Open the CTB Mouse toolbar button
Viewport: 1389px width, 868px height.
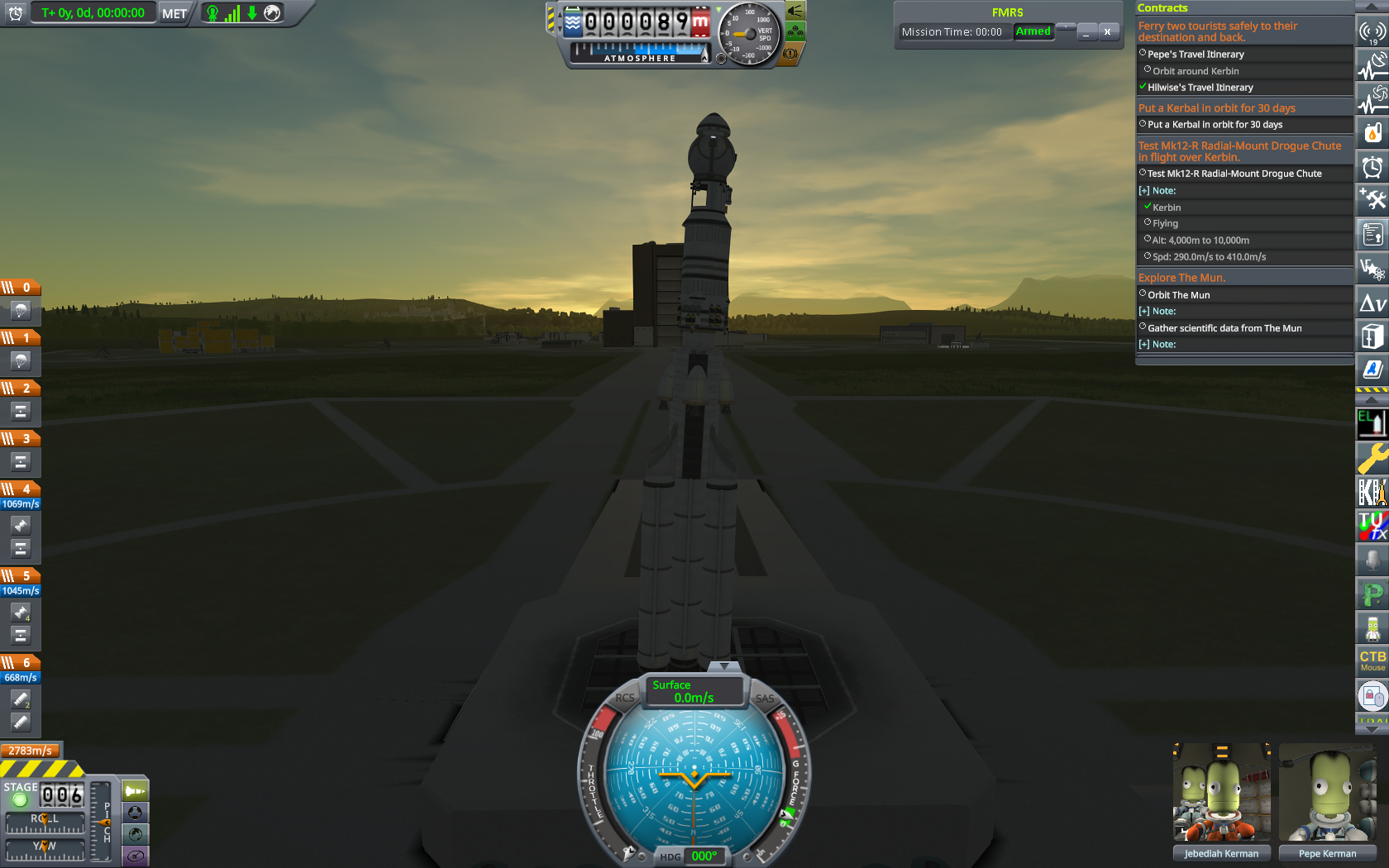(x=1372, y=661)
